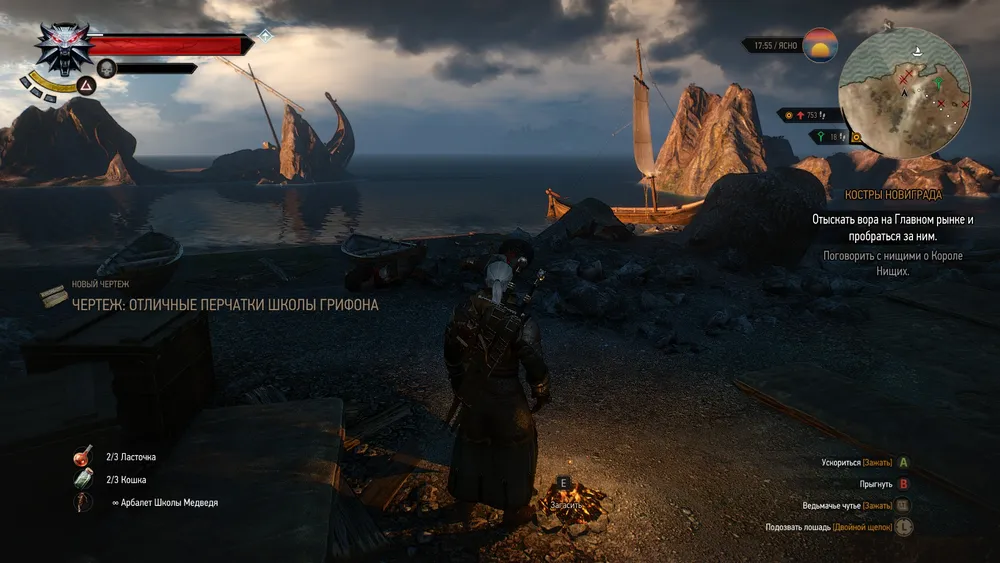Click the sunset weather icon
The image size is (1000, 563).
tap(820, 45)
